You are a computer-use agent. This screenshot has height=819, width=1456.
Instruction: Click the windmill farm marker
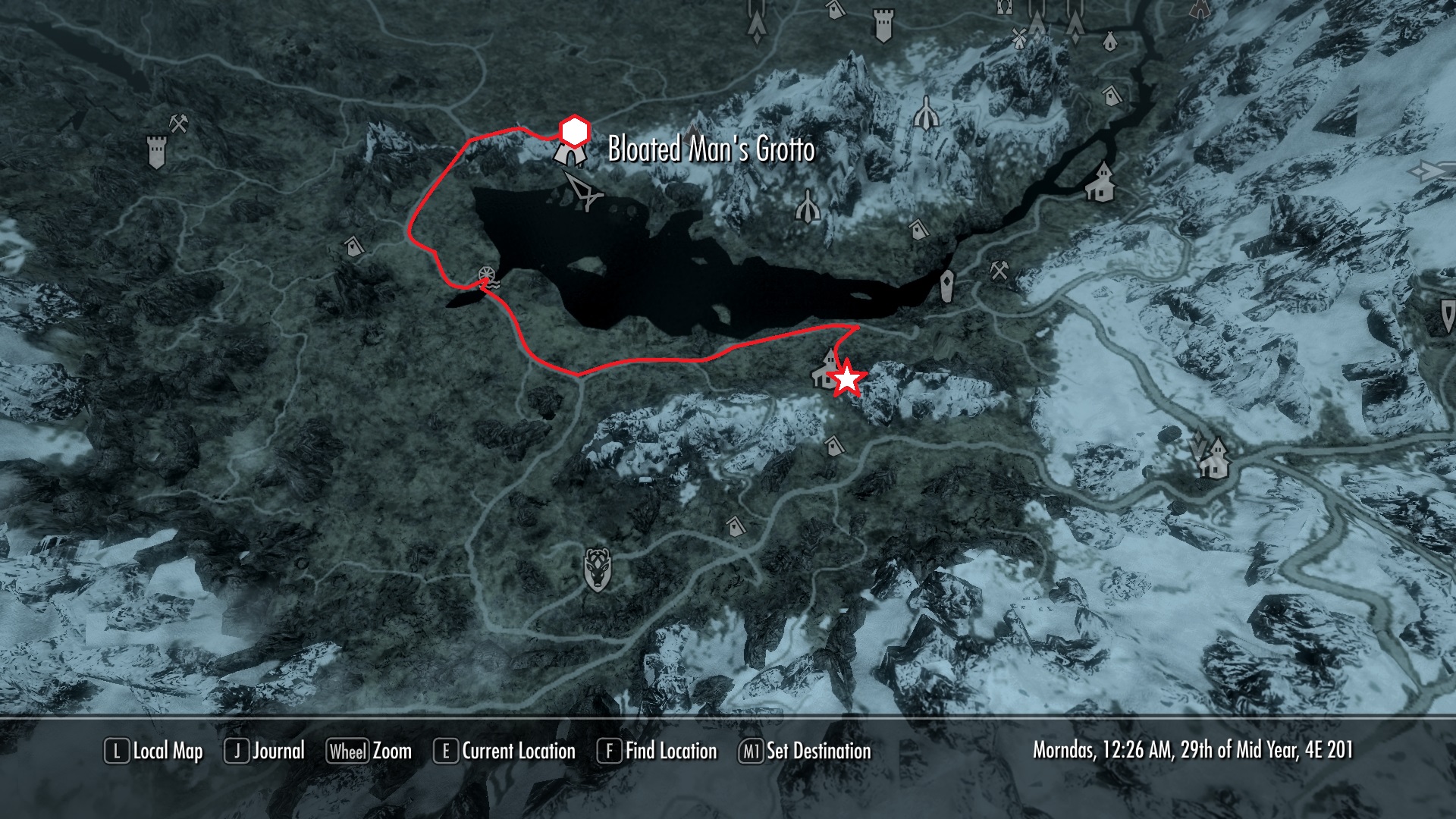click(1019, 36)
